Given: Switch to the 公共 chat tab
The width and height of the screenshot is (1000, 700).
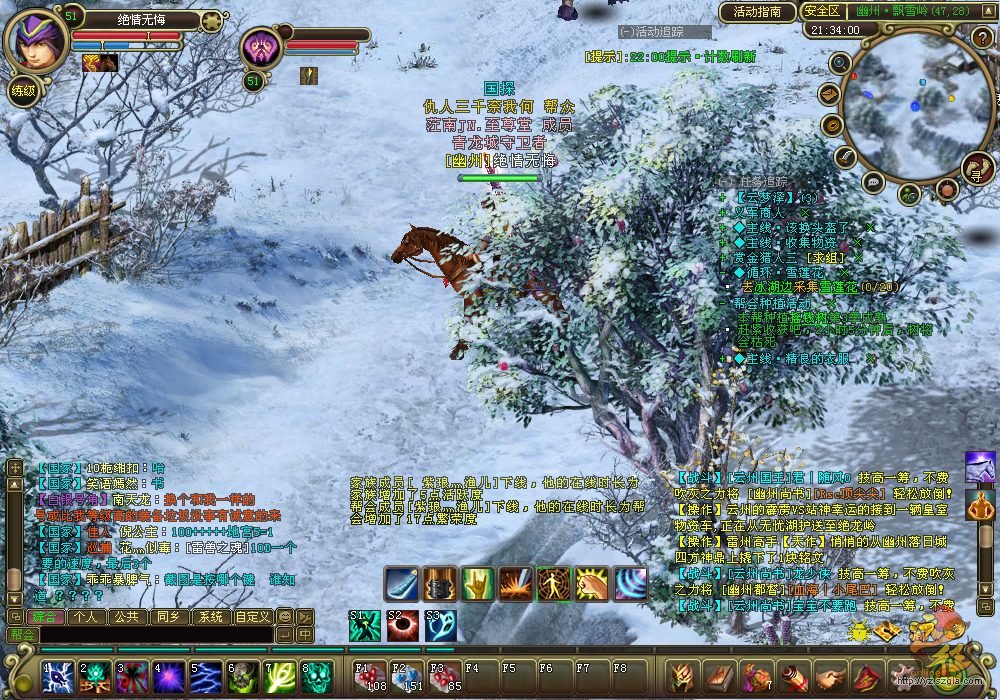Looking at the screenshot, I should [126, 616].
